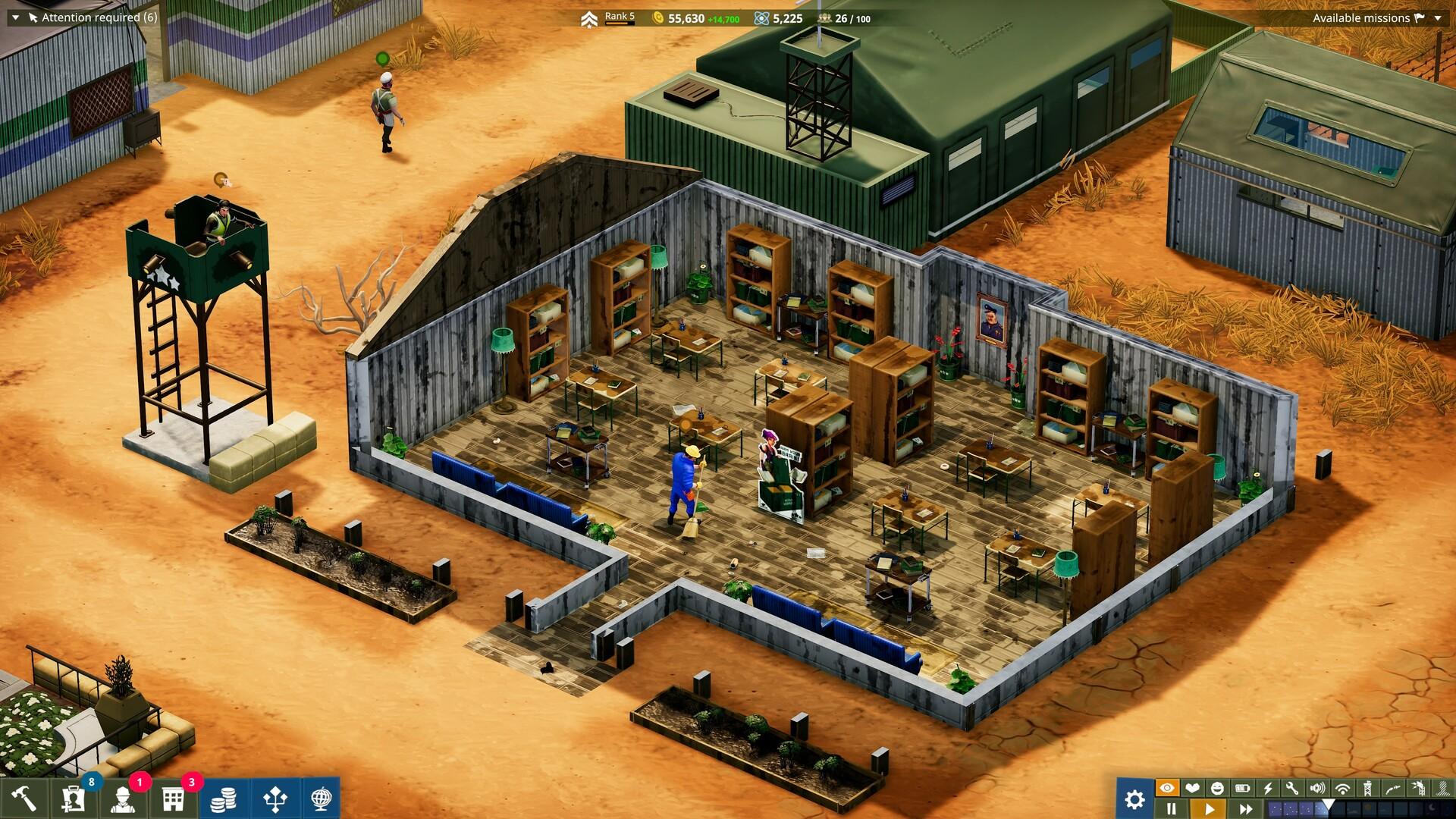Image resolution: width=1456 pixels, height=819 pixels.
Task: Open the construction hammer menu
Action: pos(23,801)
